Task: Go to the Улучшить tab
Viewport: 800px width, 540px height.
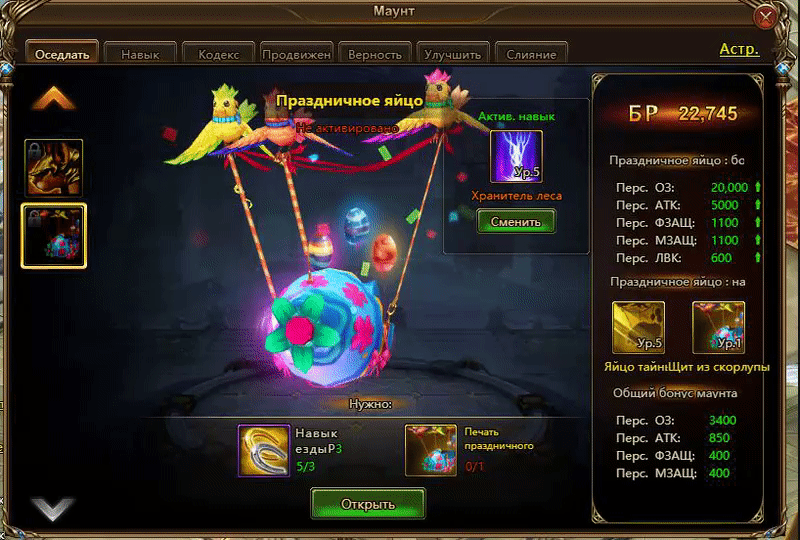Action: 453,54
